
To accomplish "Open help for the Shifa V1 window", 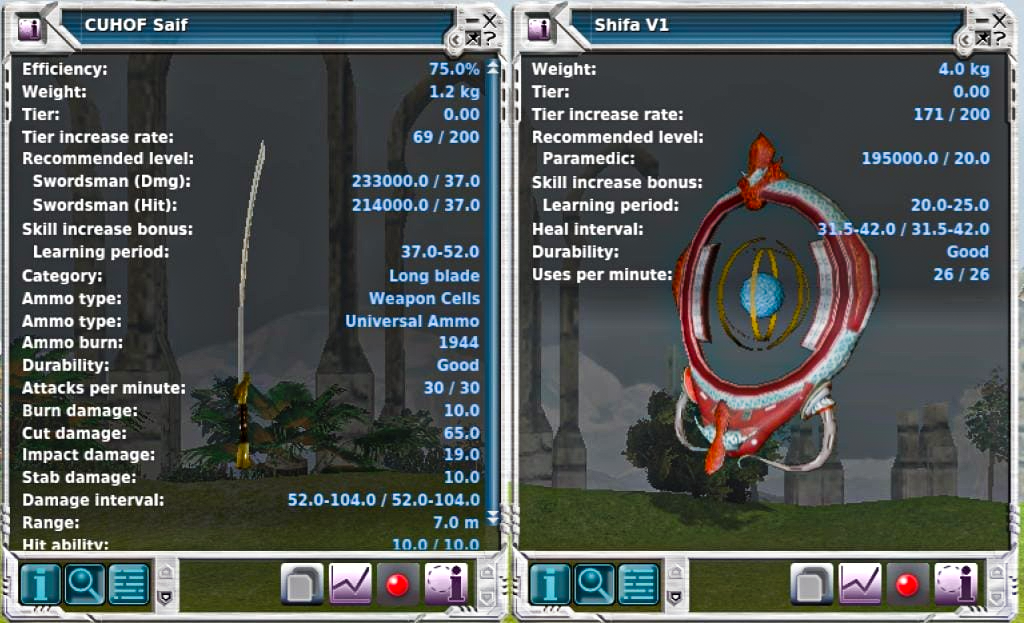I will pyautogui.click(x=1000, y=39).
